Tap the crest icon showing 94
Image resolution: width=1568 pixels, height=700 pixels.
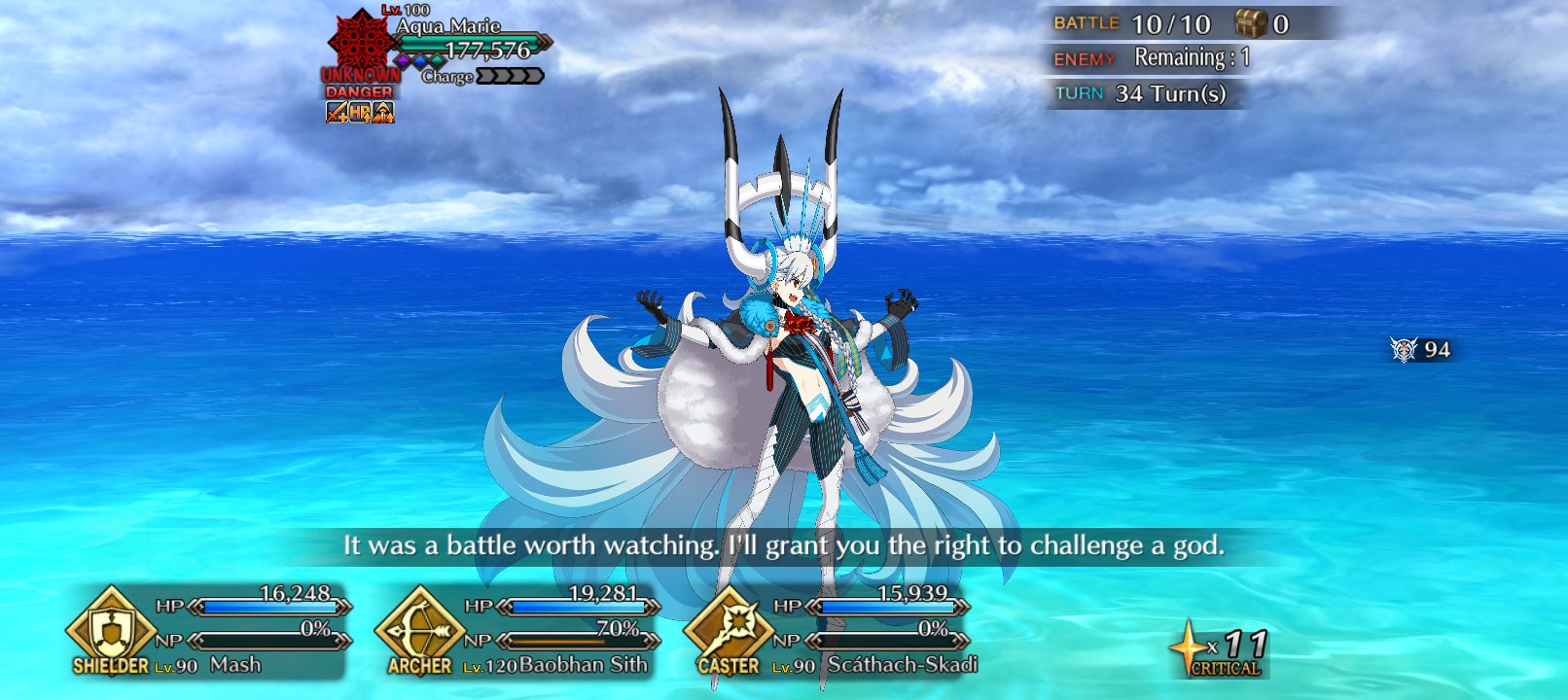tap(1404, 350)
